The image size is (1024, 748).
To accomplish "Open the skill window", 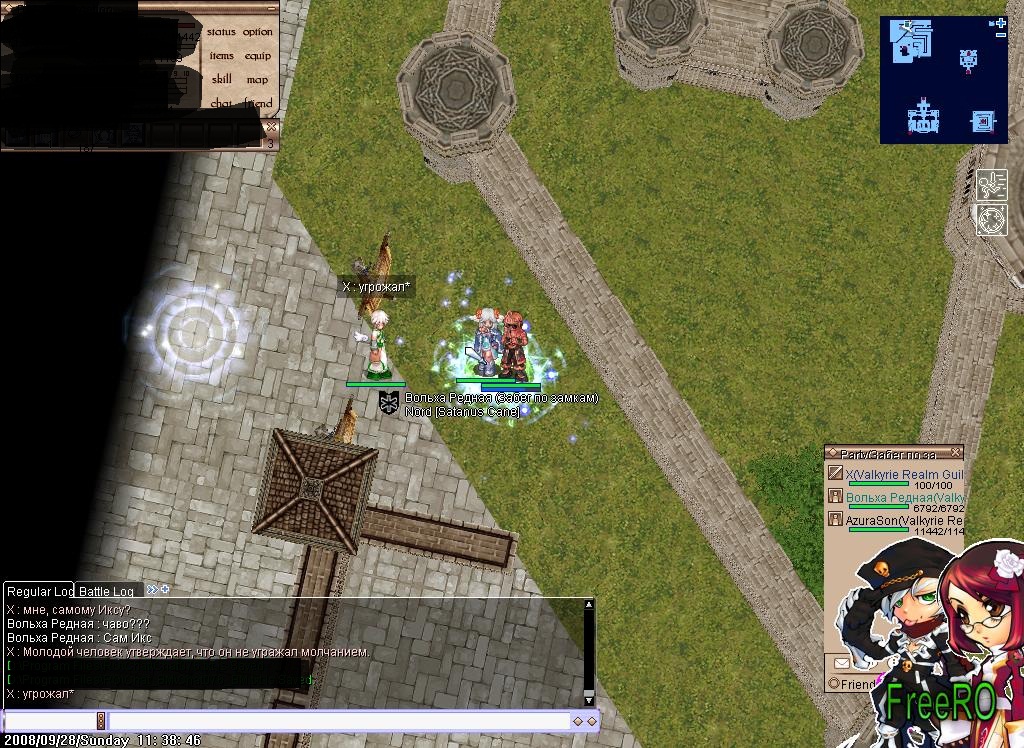I will point(221,79).
